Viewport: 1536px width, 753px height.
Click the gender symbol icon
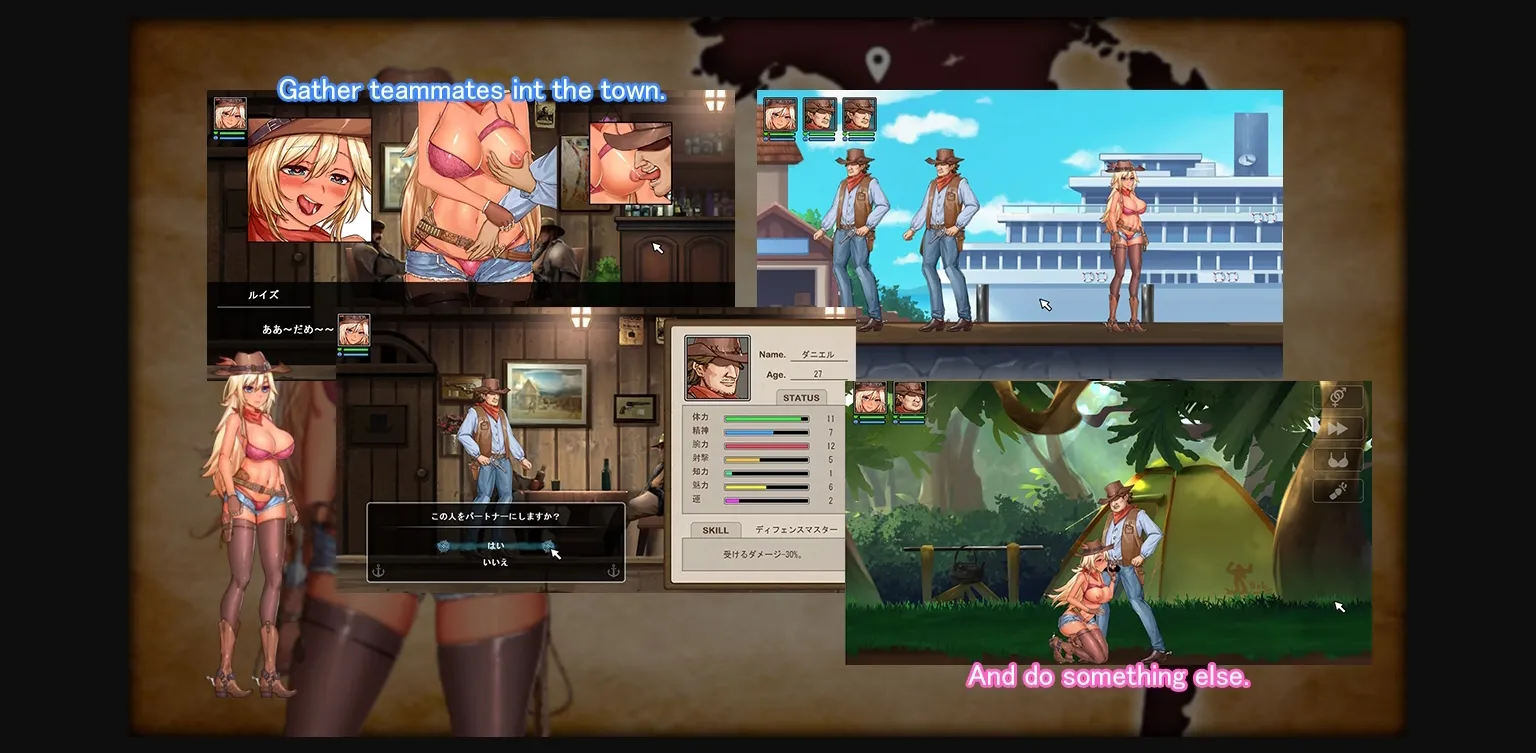click(1338, 396)
